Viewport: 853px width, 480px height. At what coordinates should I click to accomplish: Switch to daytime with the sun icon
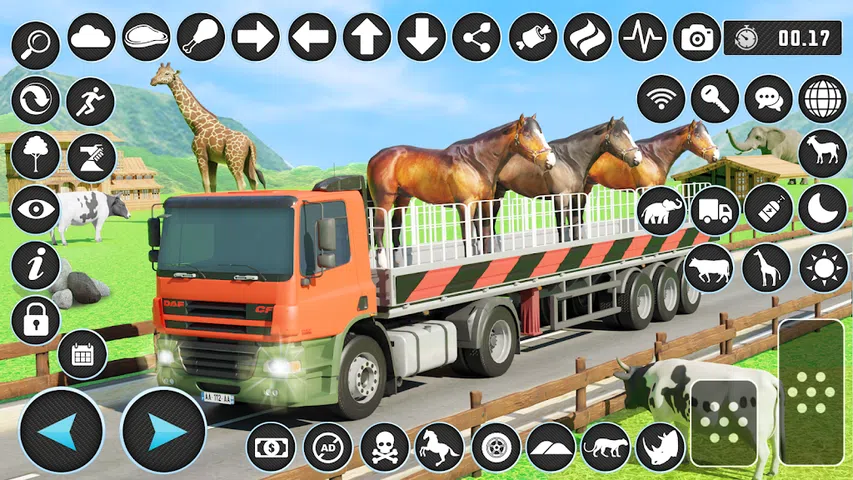click(823, 268)
